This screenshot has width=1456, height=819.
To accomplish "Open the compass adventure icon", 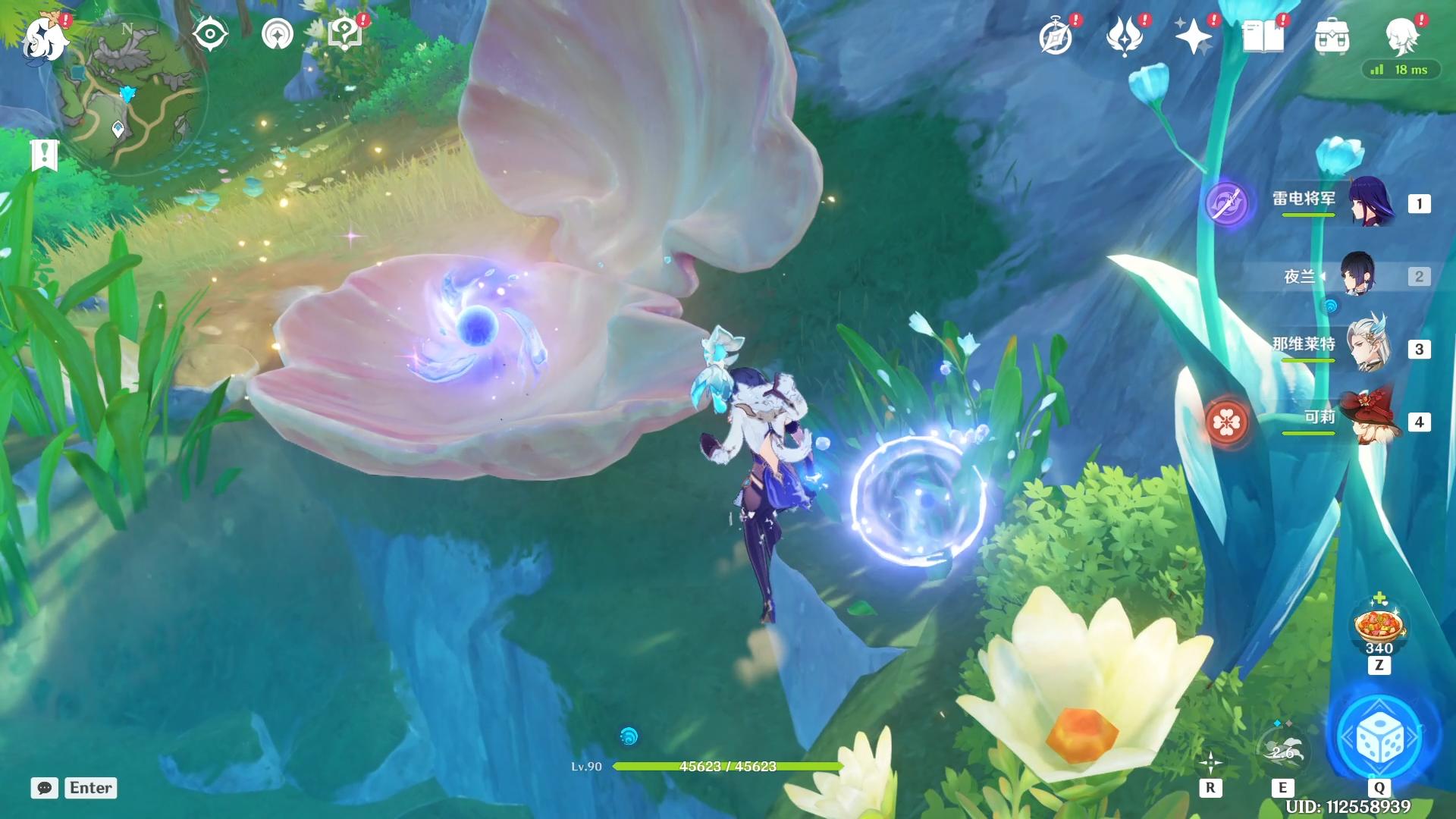I will point(1056,36).
